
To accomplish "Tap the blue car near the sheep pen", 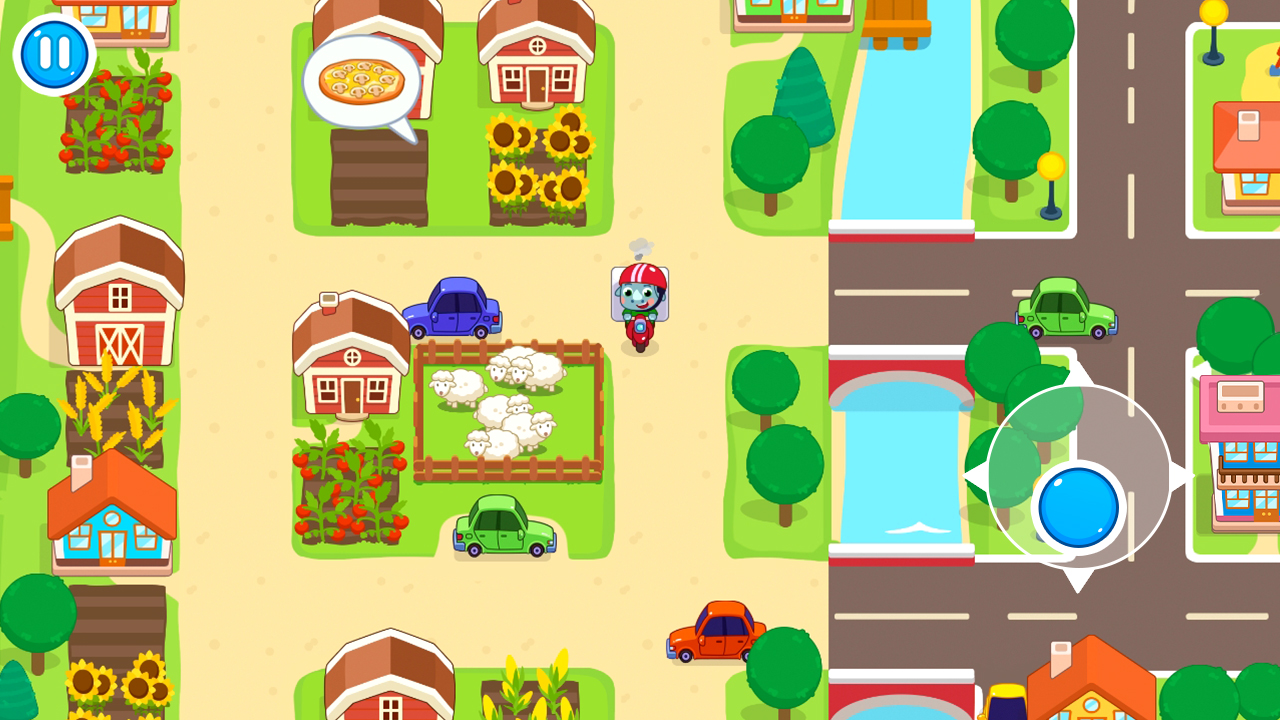I will (x=452, y=310).
